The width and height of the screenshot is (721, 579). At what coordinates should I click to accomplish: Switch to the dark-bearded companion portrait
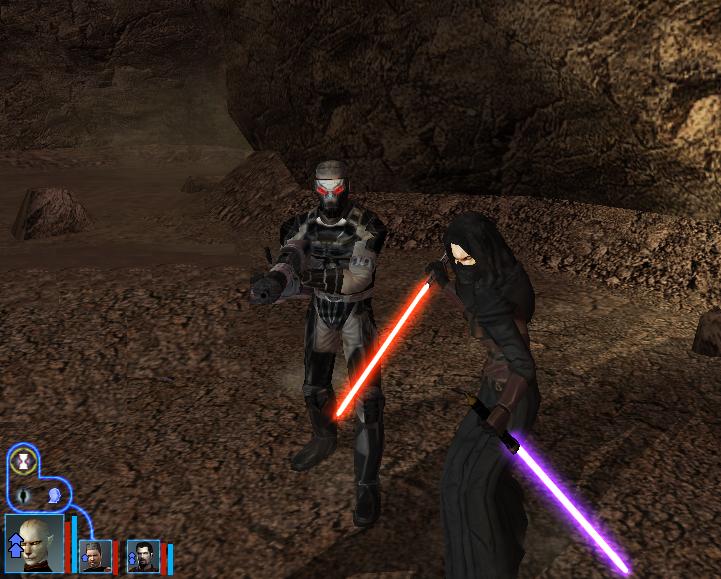point(145,555)
